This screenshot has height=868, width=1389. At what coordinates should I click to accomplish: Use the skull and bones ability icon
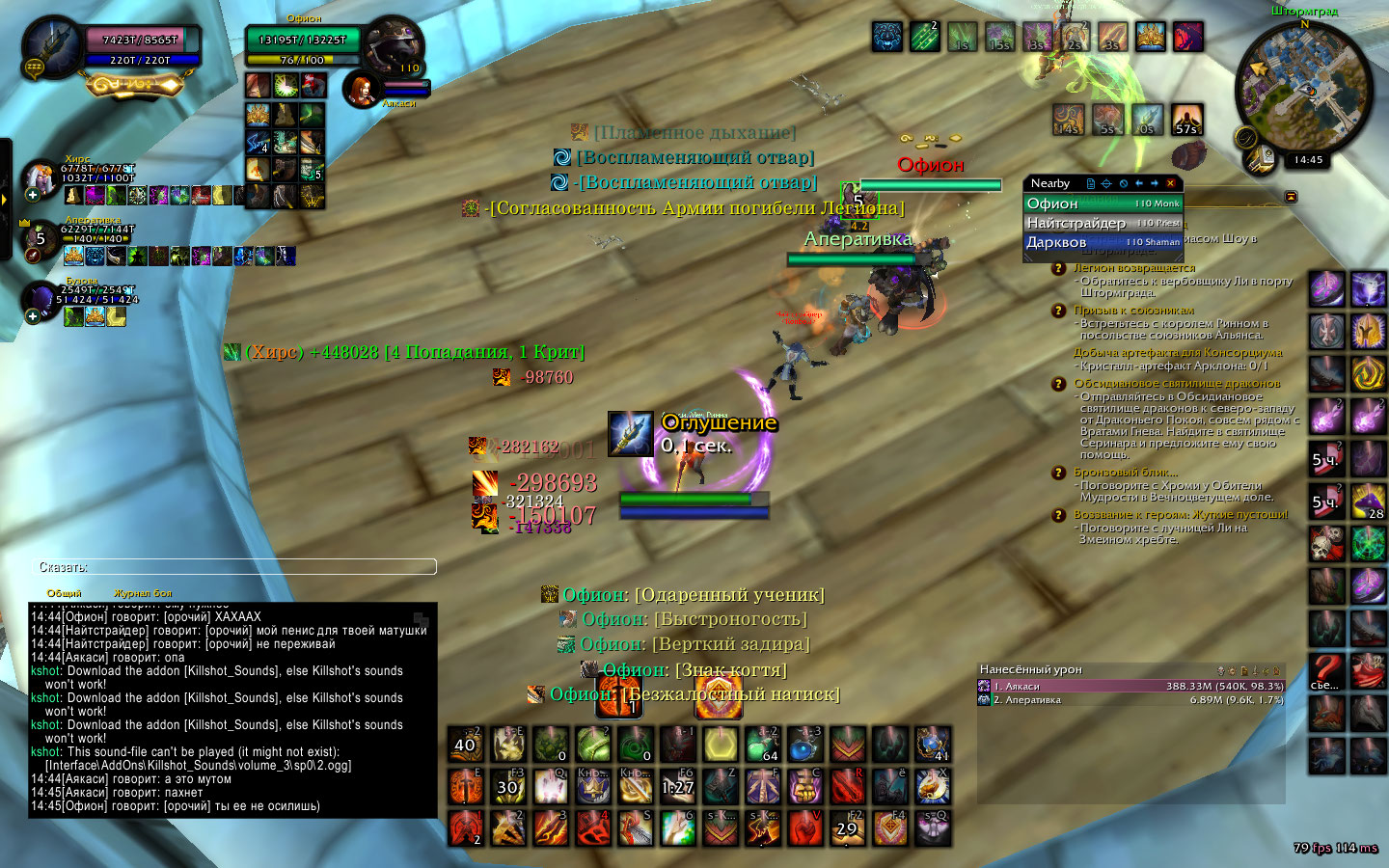pos(1326,544)
